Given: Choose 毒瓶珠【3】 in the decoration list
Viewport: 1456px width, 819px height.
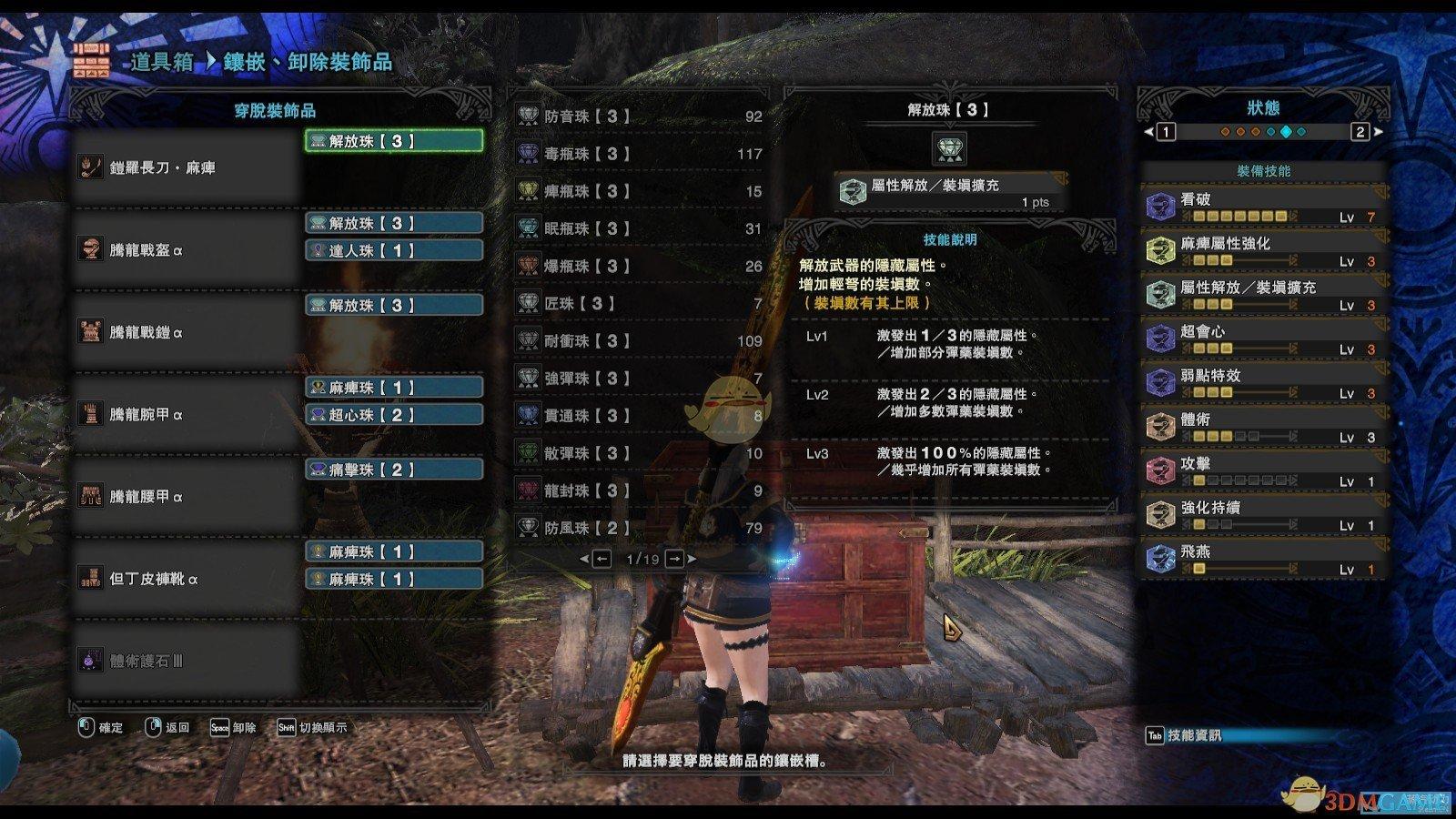Looking at the screenshot, I should click(x=639, y=154).
